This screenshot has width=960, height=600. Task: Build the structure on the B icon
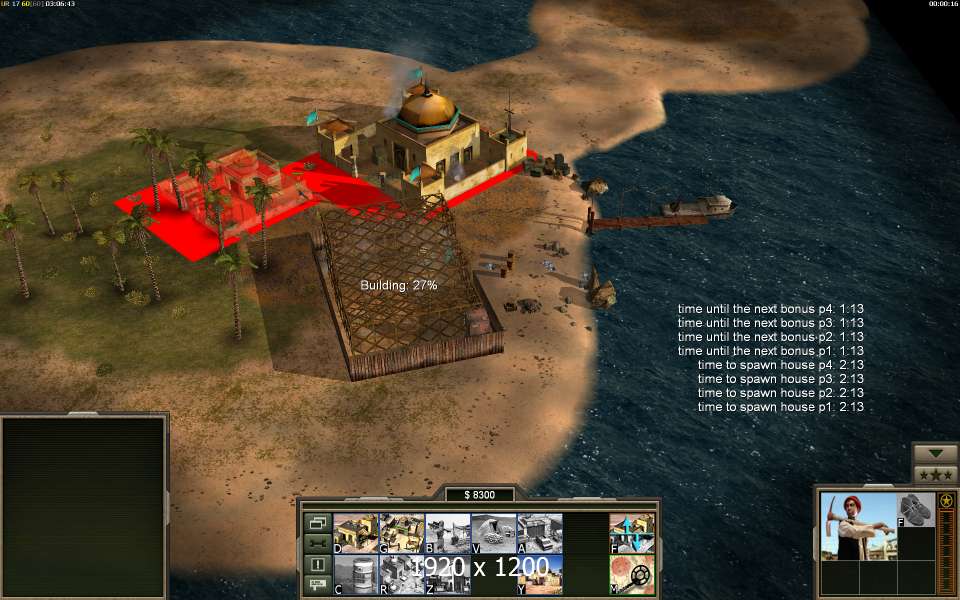(447, 533)
